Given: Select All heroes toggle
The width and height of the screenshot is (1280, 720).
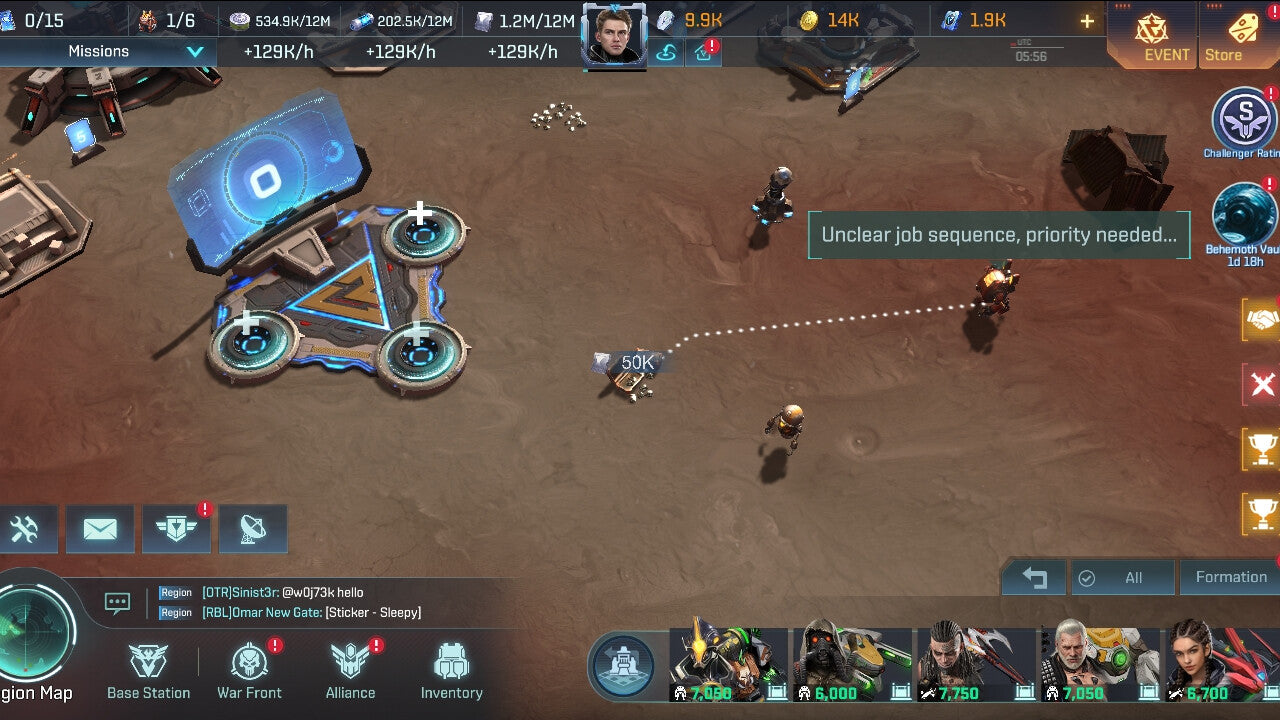Looking at the screenshot, I should [x=1122, y=577].
